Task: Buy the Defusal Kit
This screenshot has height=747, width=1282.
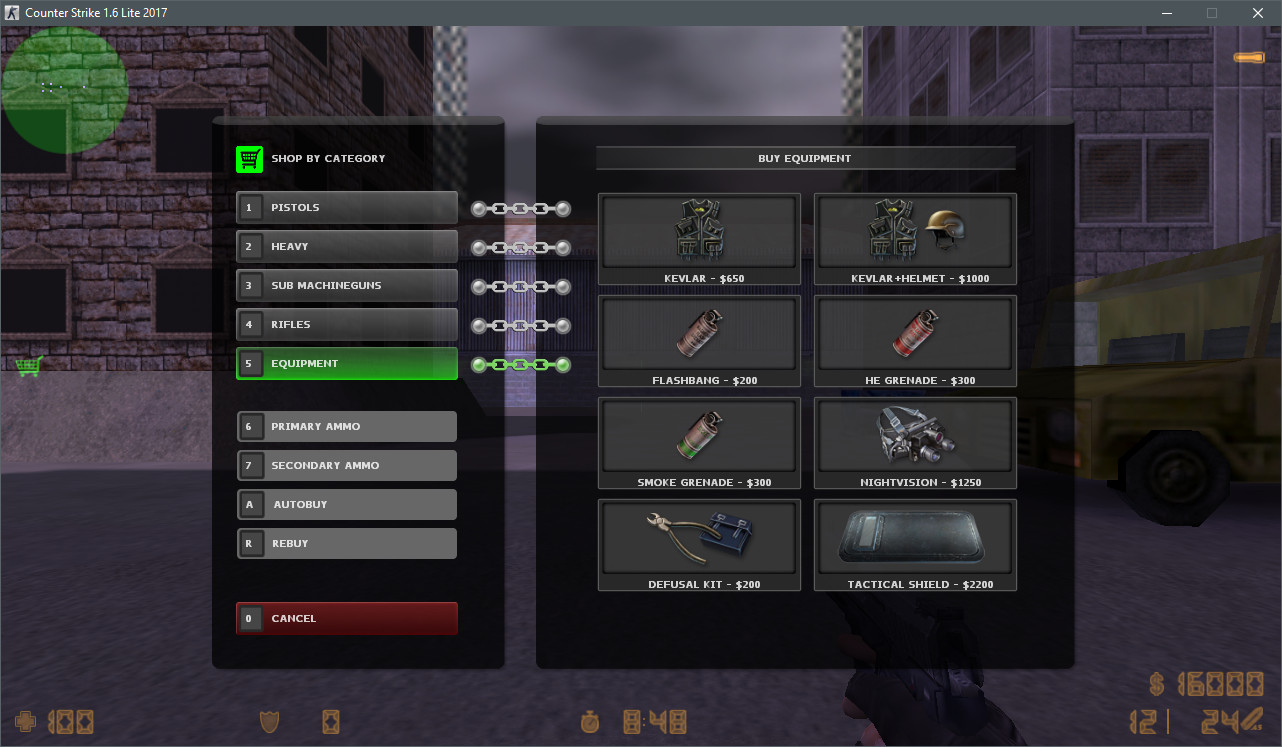Action: (699, 544)
